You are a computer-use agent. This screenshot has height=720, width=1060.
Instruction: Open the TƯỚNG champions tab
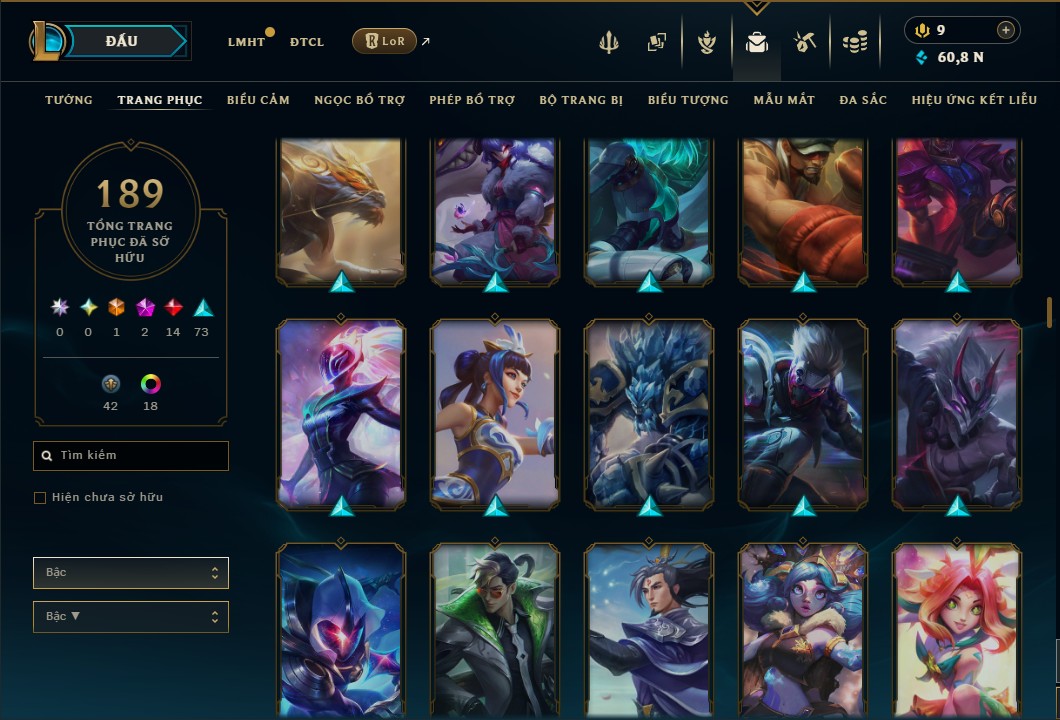pos(69,100)
